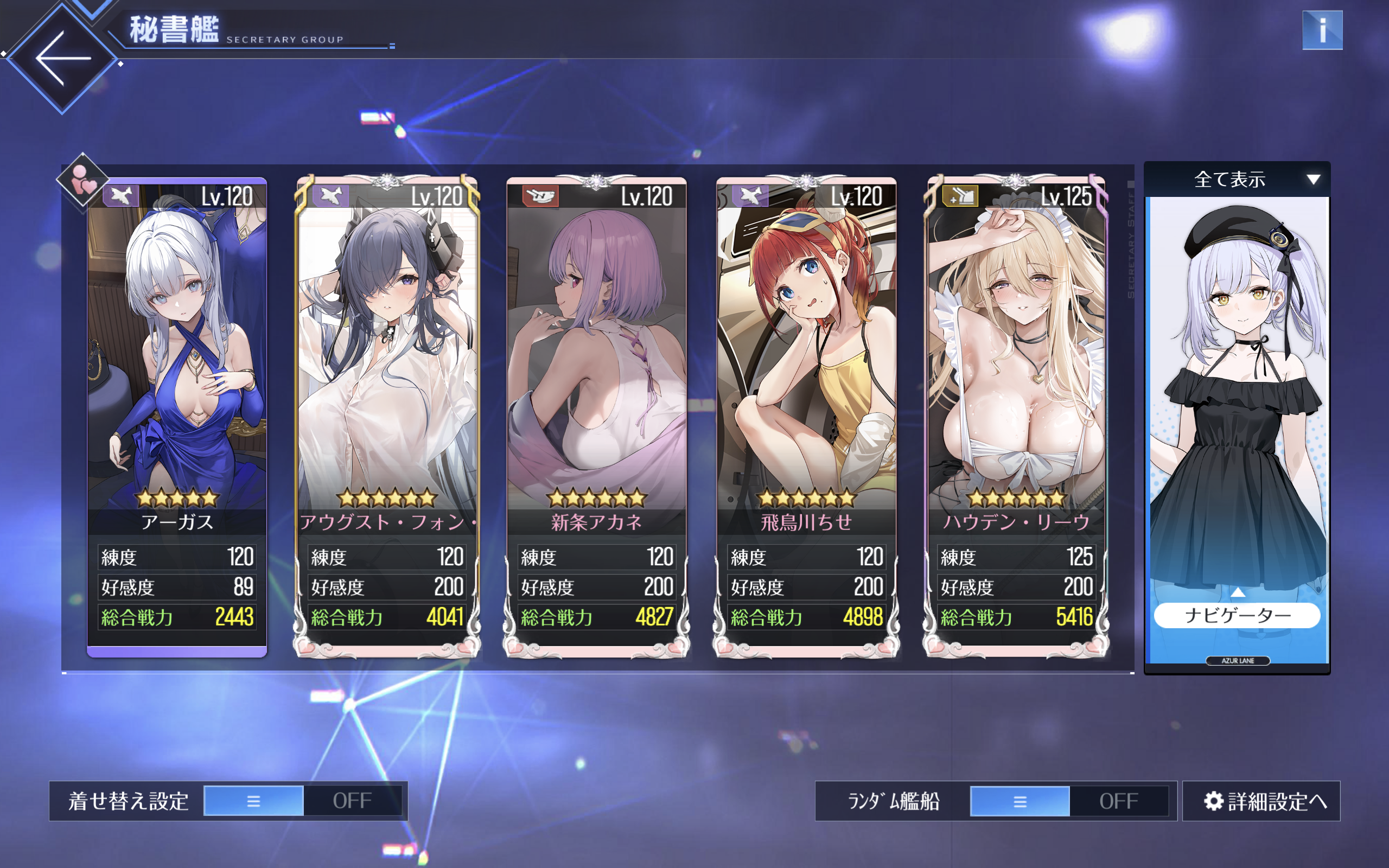Toggle the ランダム艦船 switch

point(1069,801)
